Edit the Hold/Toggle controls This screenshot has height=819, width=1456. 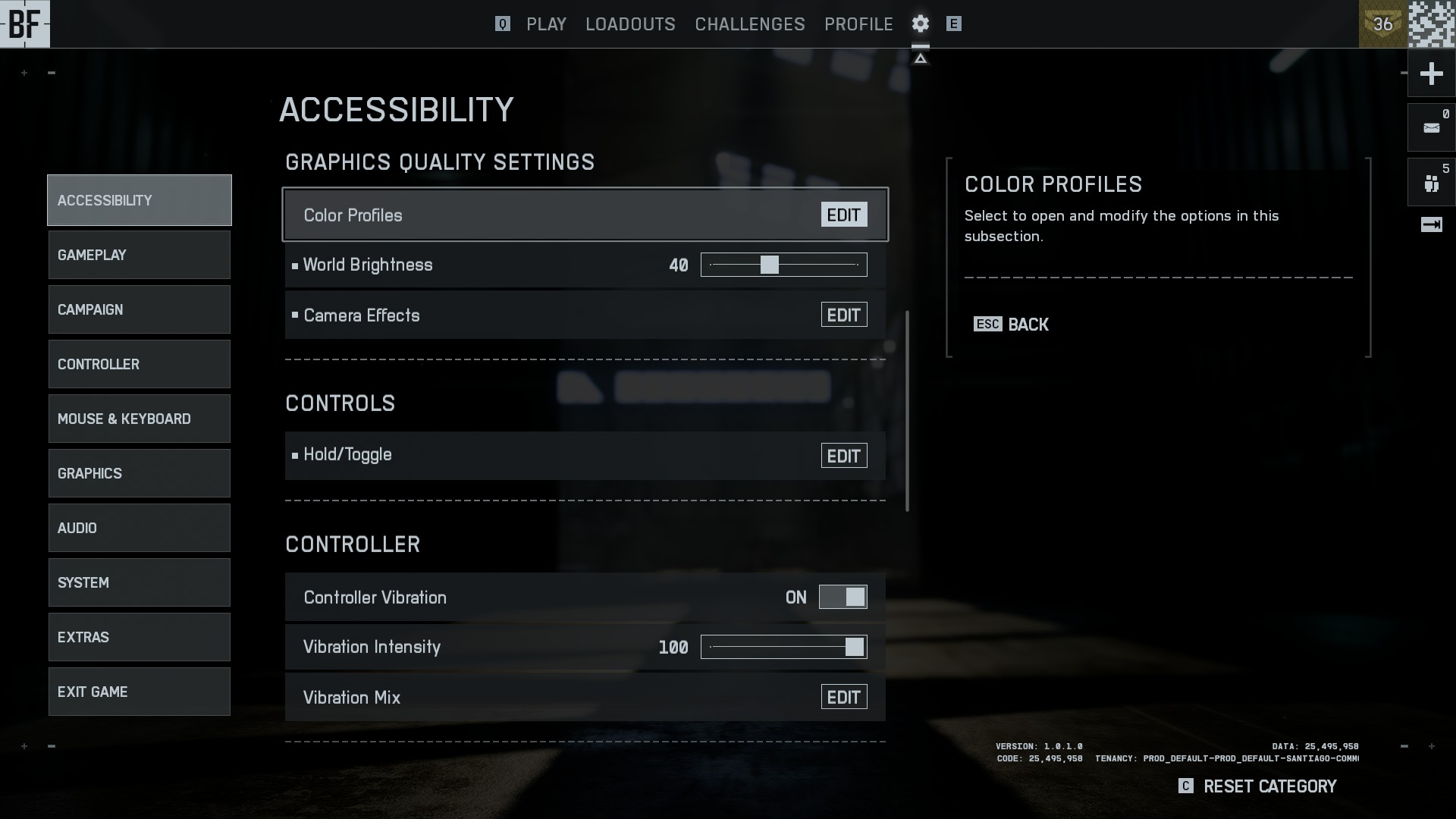pyautogui.click(x=843, y=456)
